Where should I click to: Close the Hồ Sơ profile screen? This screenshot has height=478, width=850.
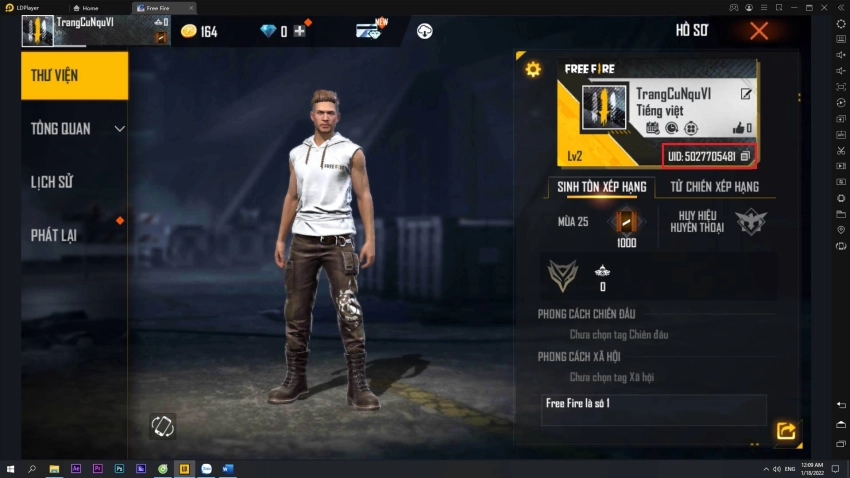pyautogui.click(x=759, y=31)
